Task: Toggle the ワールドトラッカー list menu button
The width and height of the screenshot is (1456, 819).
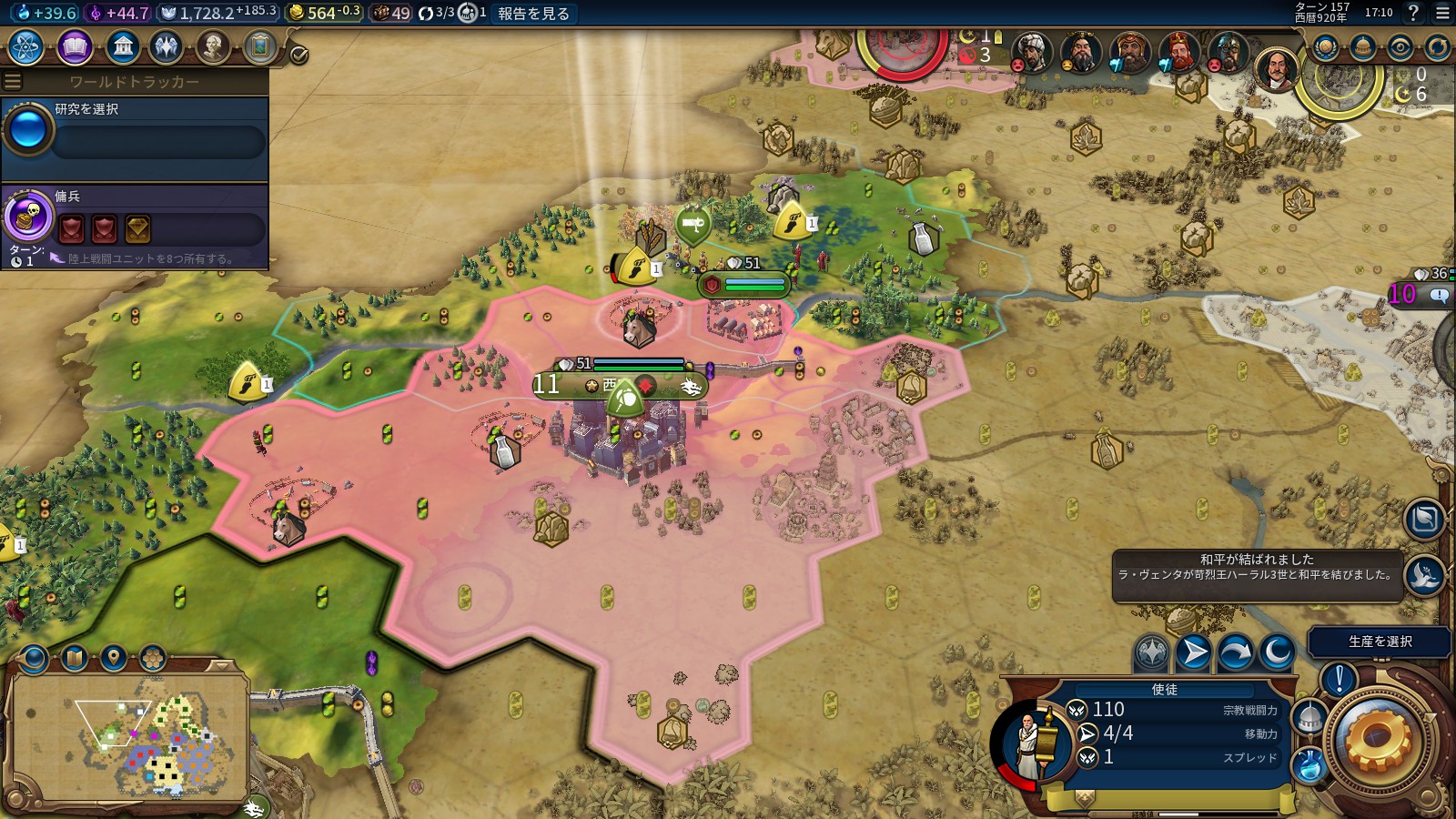Action: pyautogui.click(x=13, y=82)
